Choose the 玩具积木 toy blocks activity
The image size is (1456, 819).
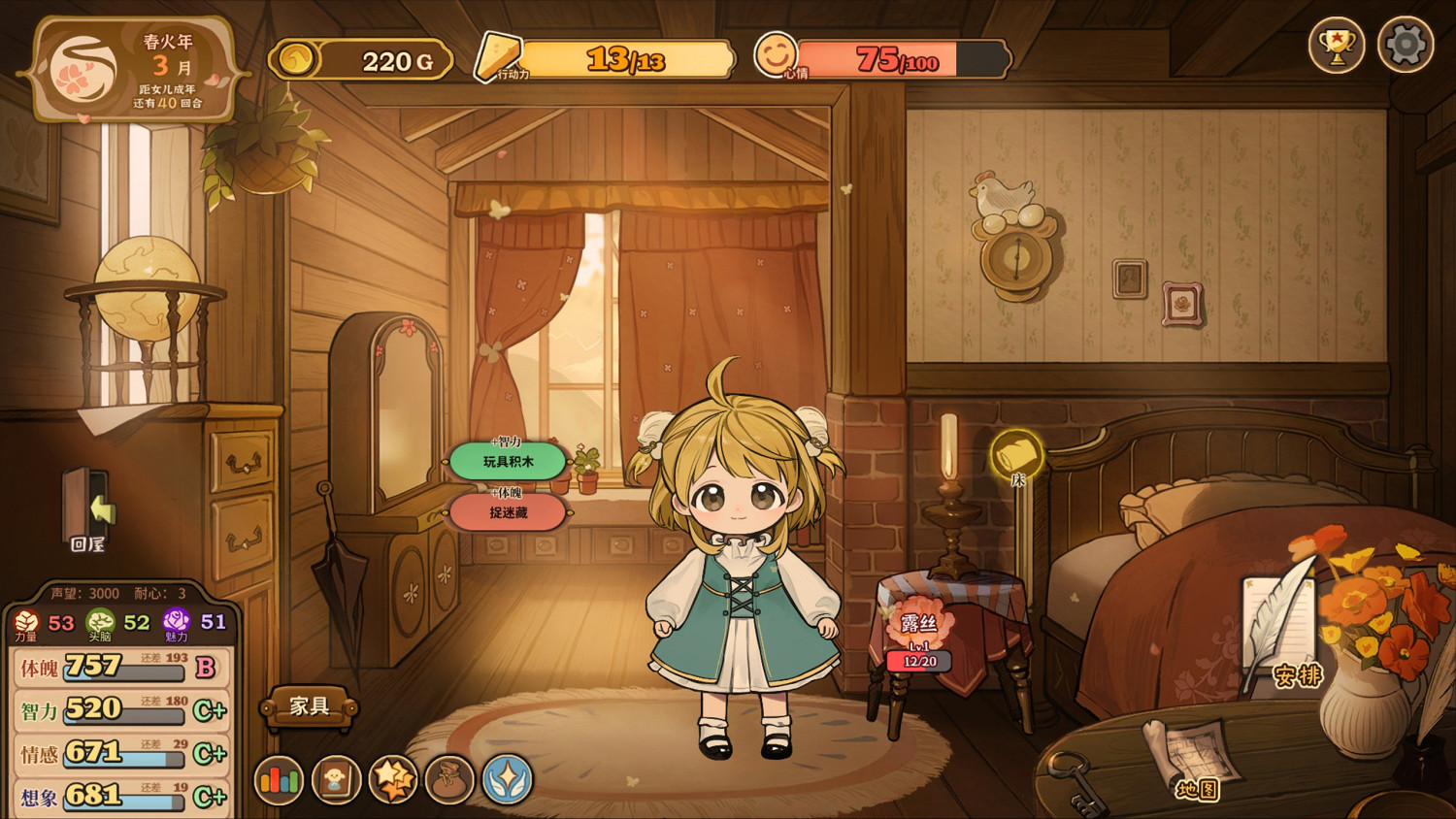click(507, 460)
